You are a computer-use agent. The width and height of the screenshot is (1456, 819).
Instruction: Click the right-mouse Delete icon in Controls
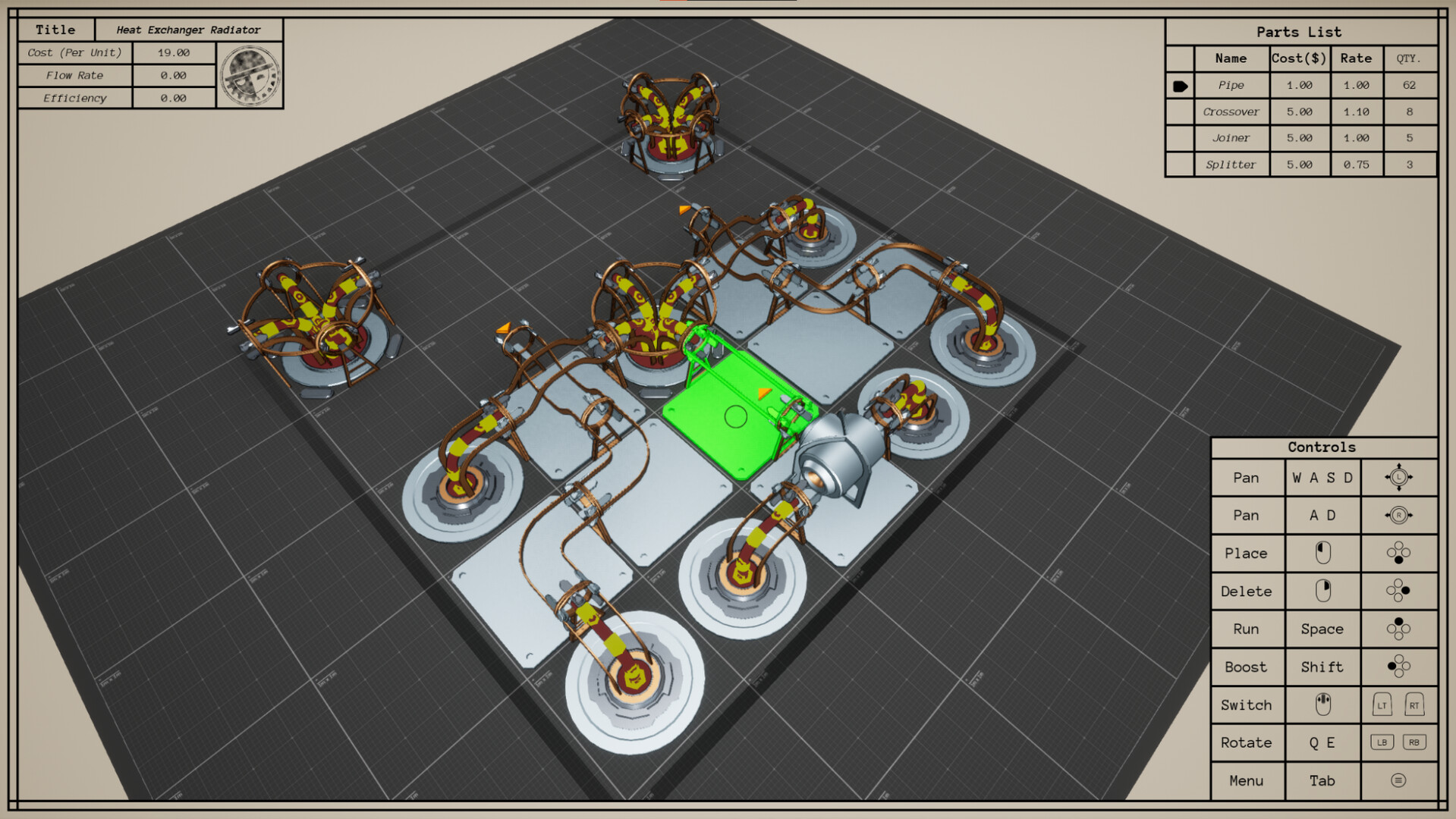coord(1322,591)
